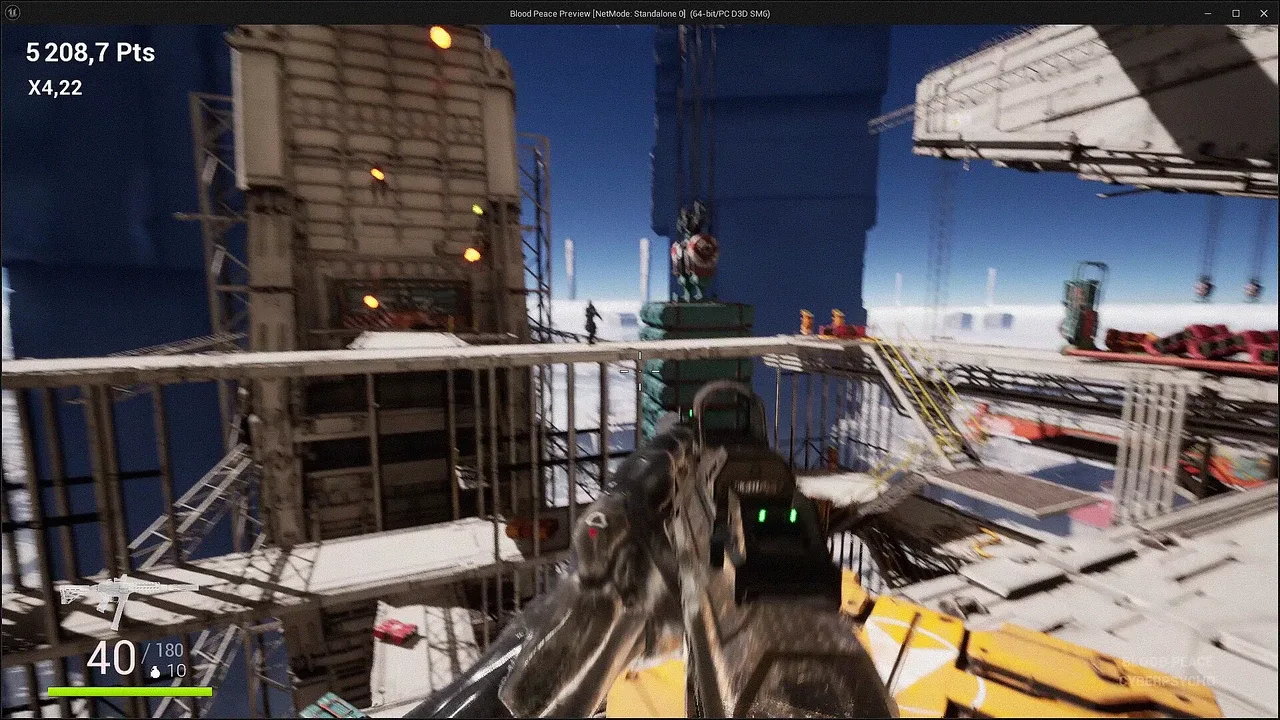The image size is (1280, 720).
Task: Close the Blood Peace Preview window
Action: coord(1263,13)
